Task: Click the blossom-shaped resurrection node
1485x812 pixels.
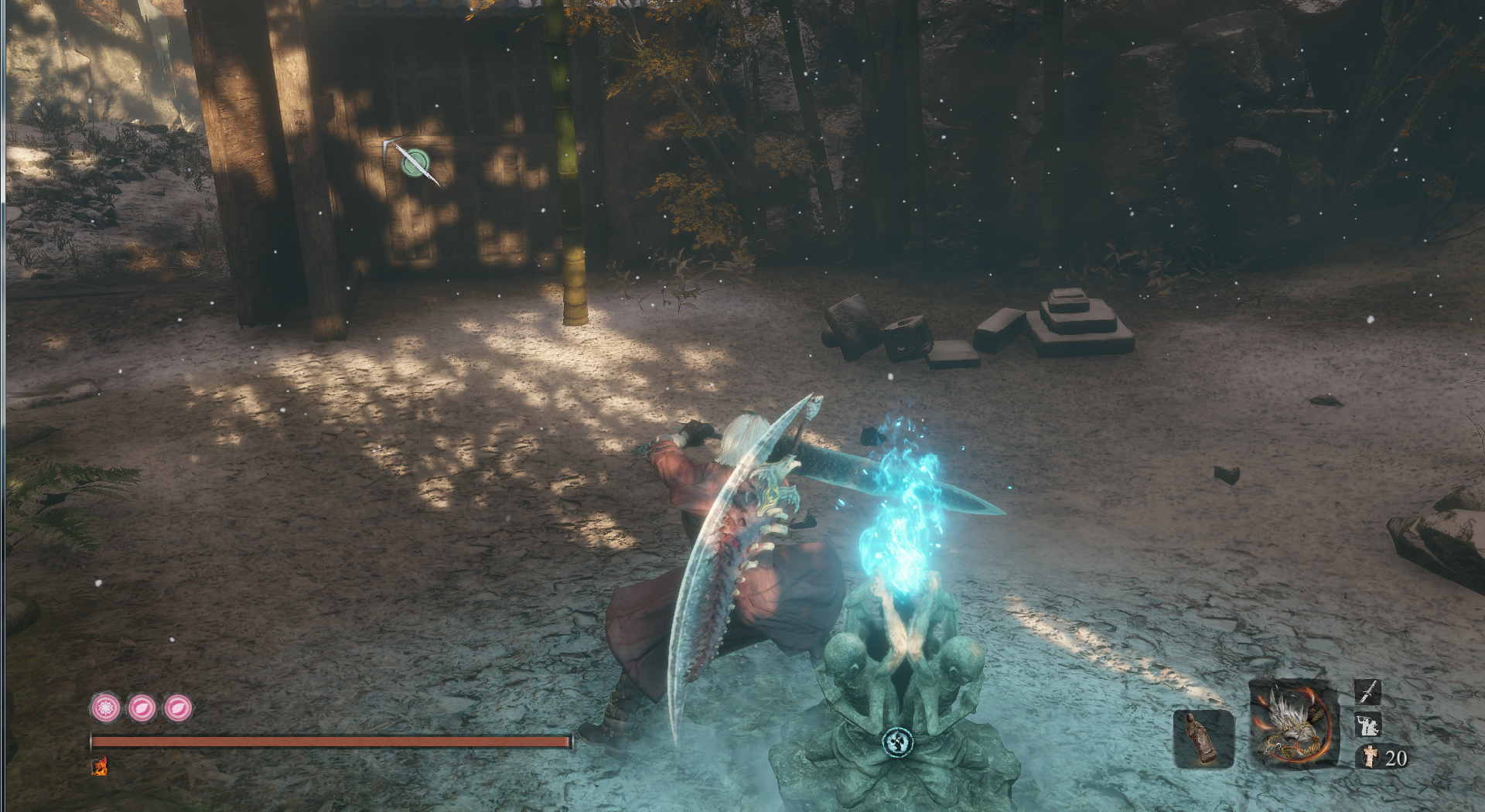Action: (106, 708)
